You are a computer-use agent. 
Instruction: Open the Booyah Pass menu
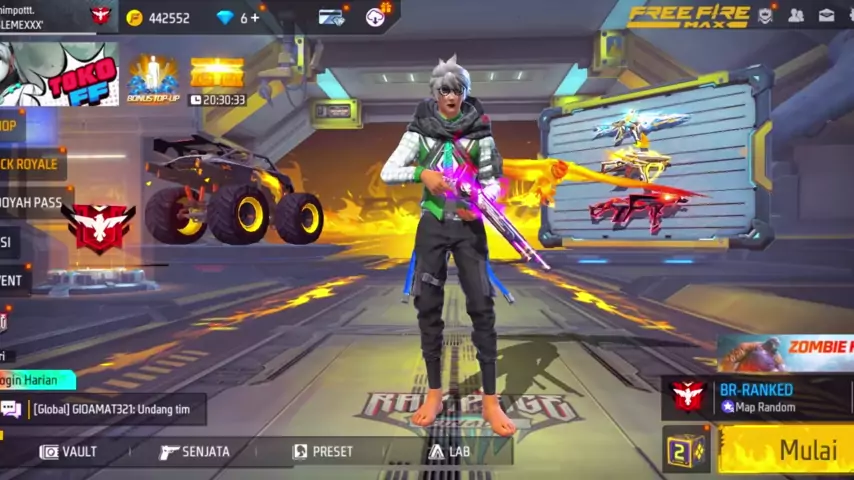32,202
